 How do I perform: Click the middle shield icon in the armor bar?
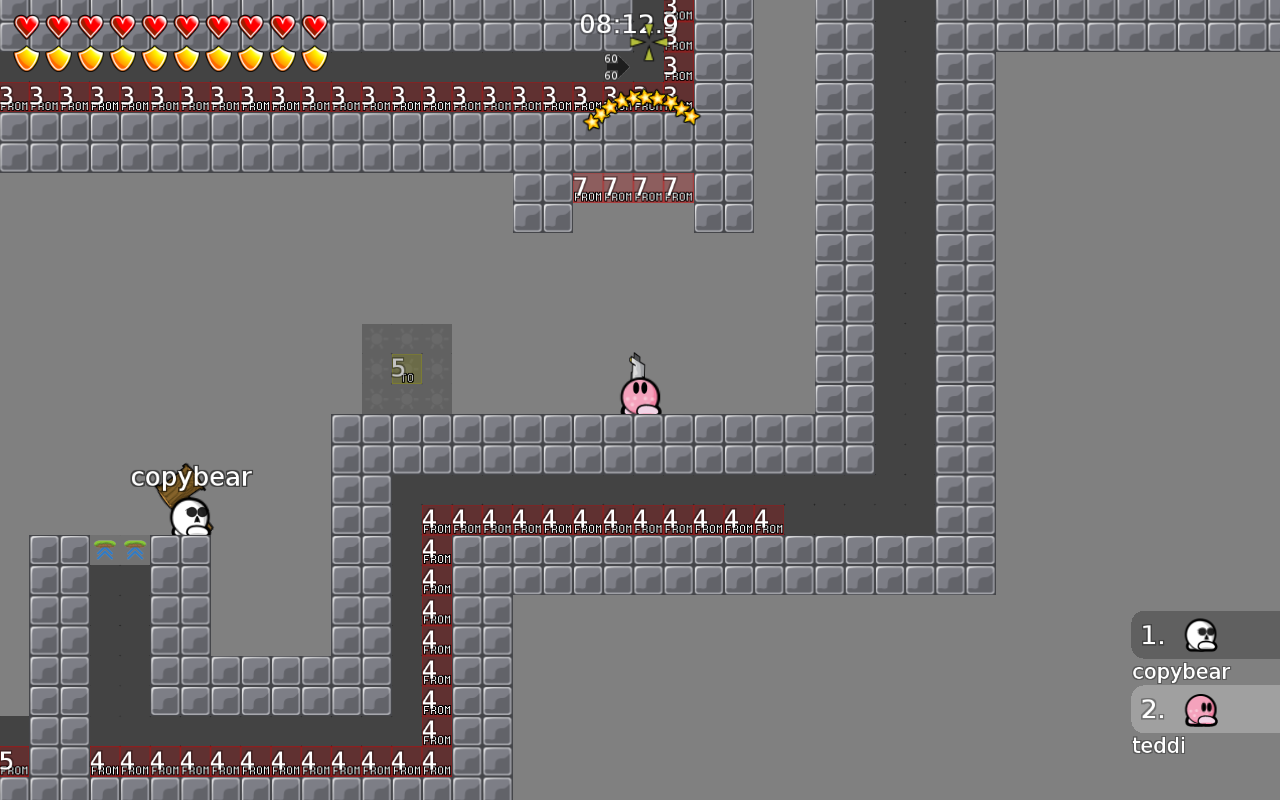[153, 57]
